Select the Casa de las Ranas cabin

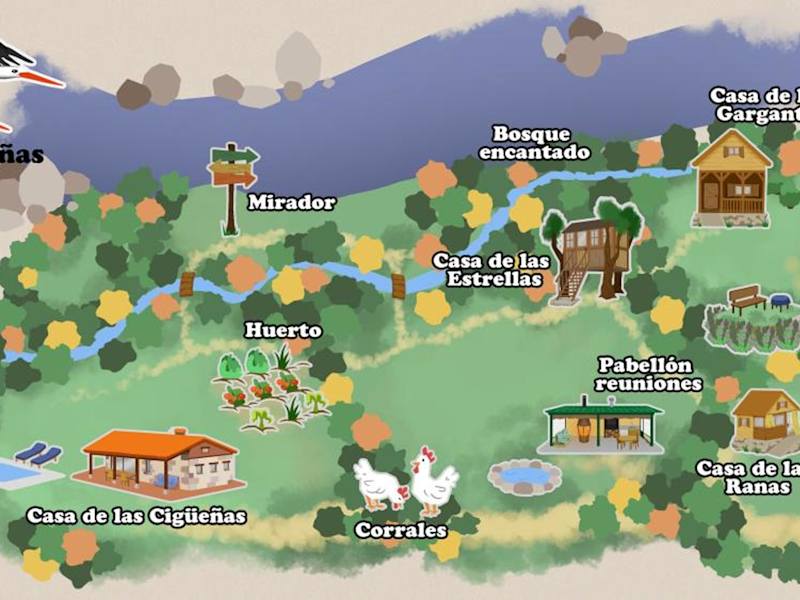[x=767, y=421]
